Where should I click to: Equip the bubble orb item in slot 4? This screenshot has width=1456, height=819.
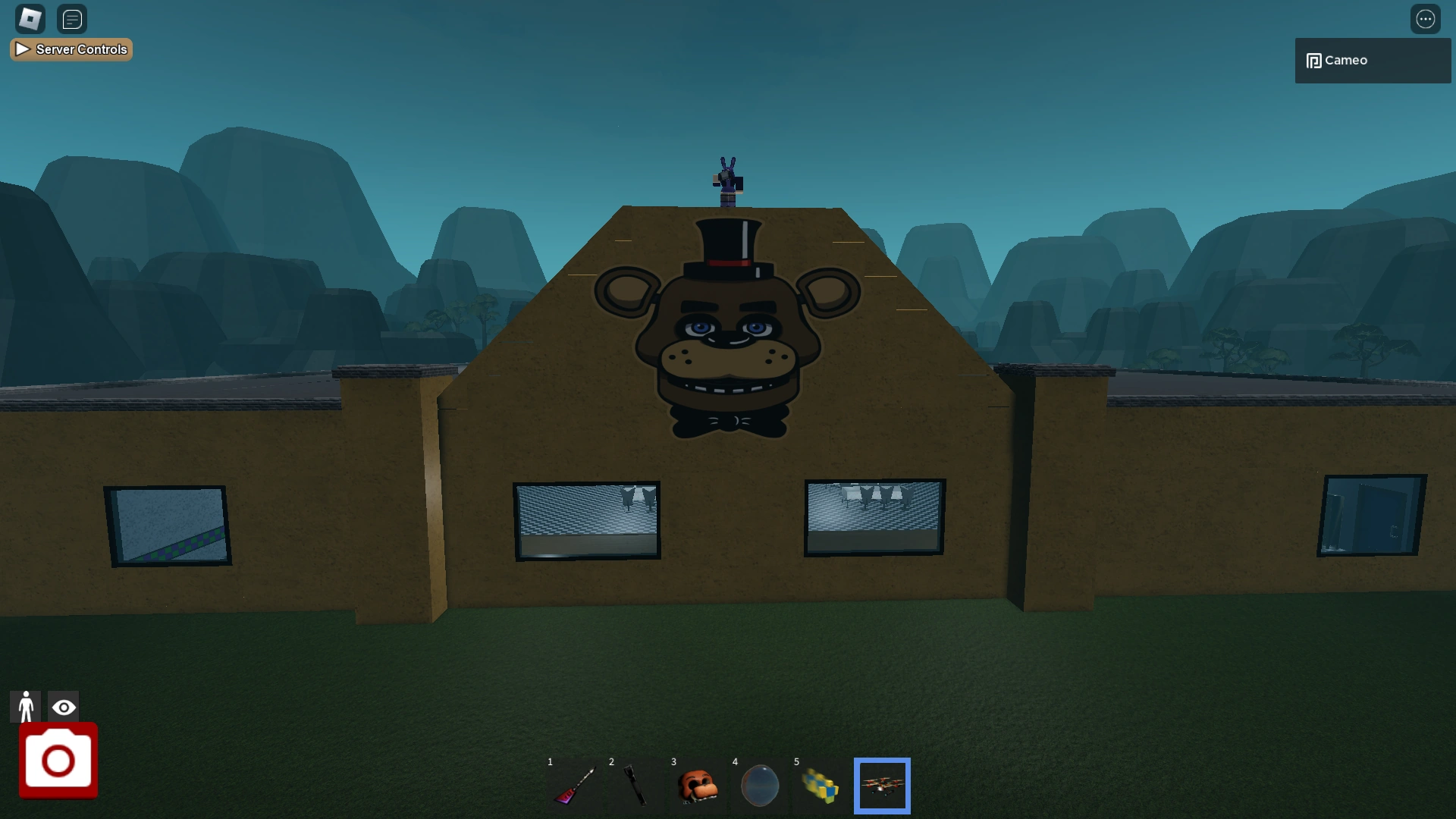click(x=758, y=786)
